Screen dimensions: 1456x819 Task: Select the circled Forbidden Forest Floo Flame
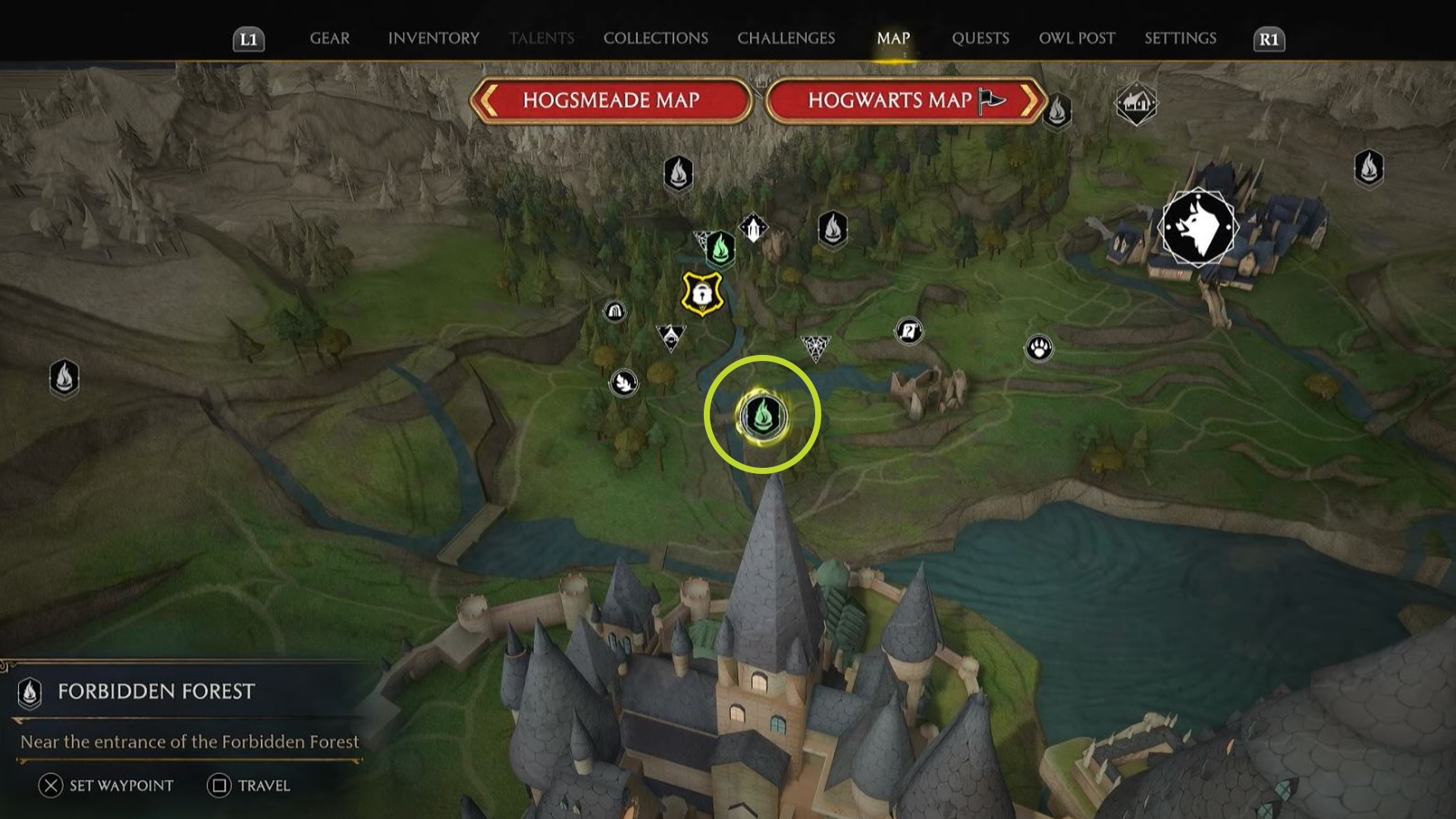coord(764,413)
